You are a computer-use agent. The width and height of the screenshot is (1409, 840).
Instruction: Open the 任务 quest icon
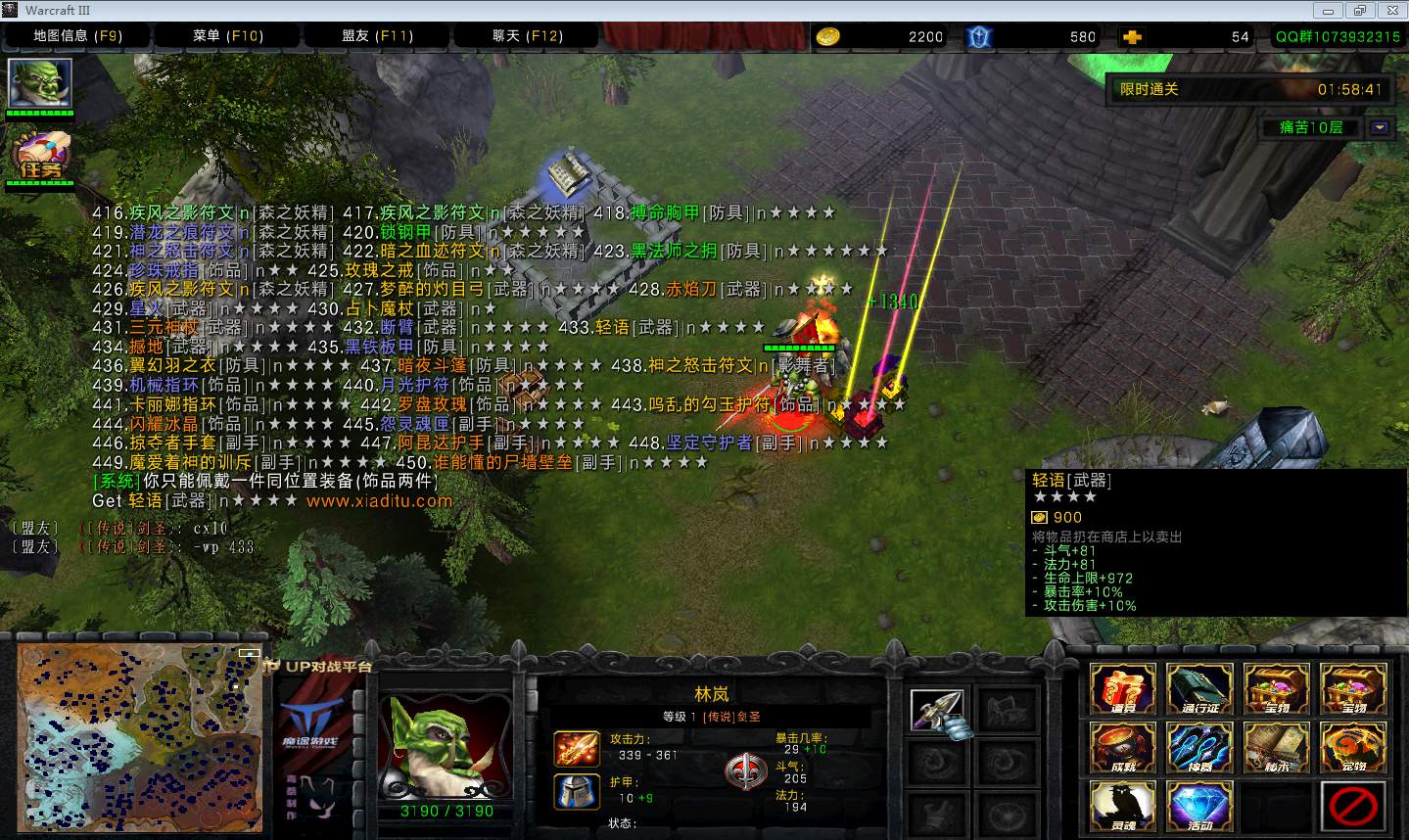[x=40, y=156]
